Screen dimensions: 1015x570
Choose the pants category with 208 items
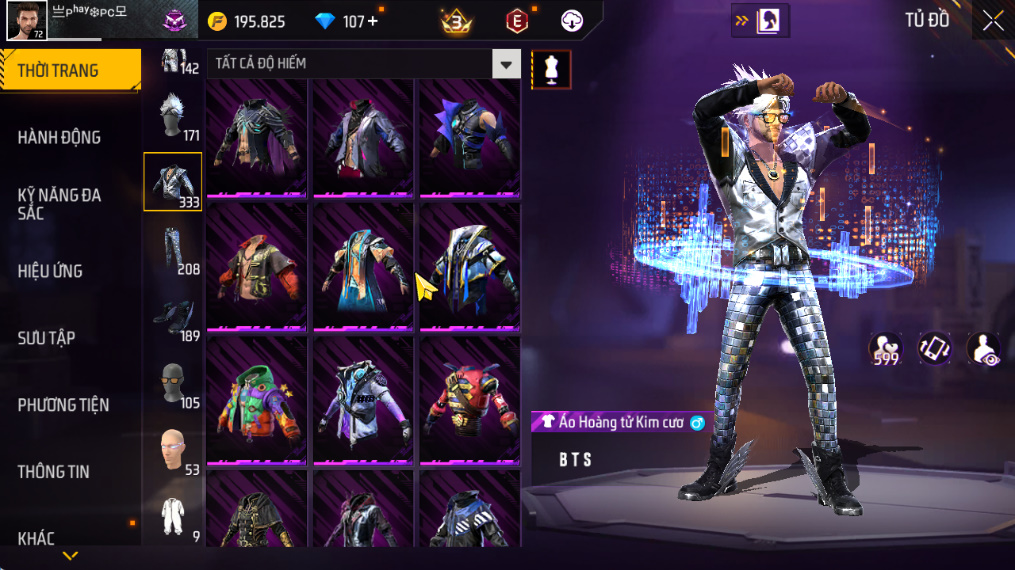(x=172, y=250)
